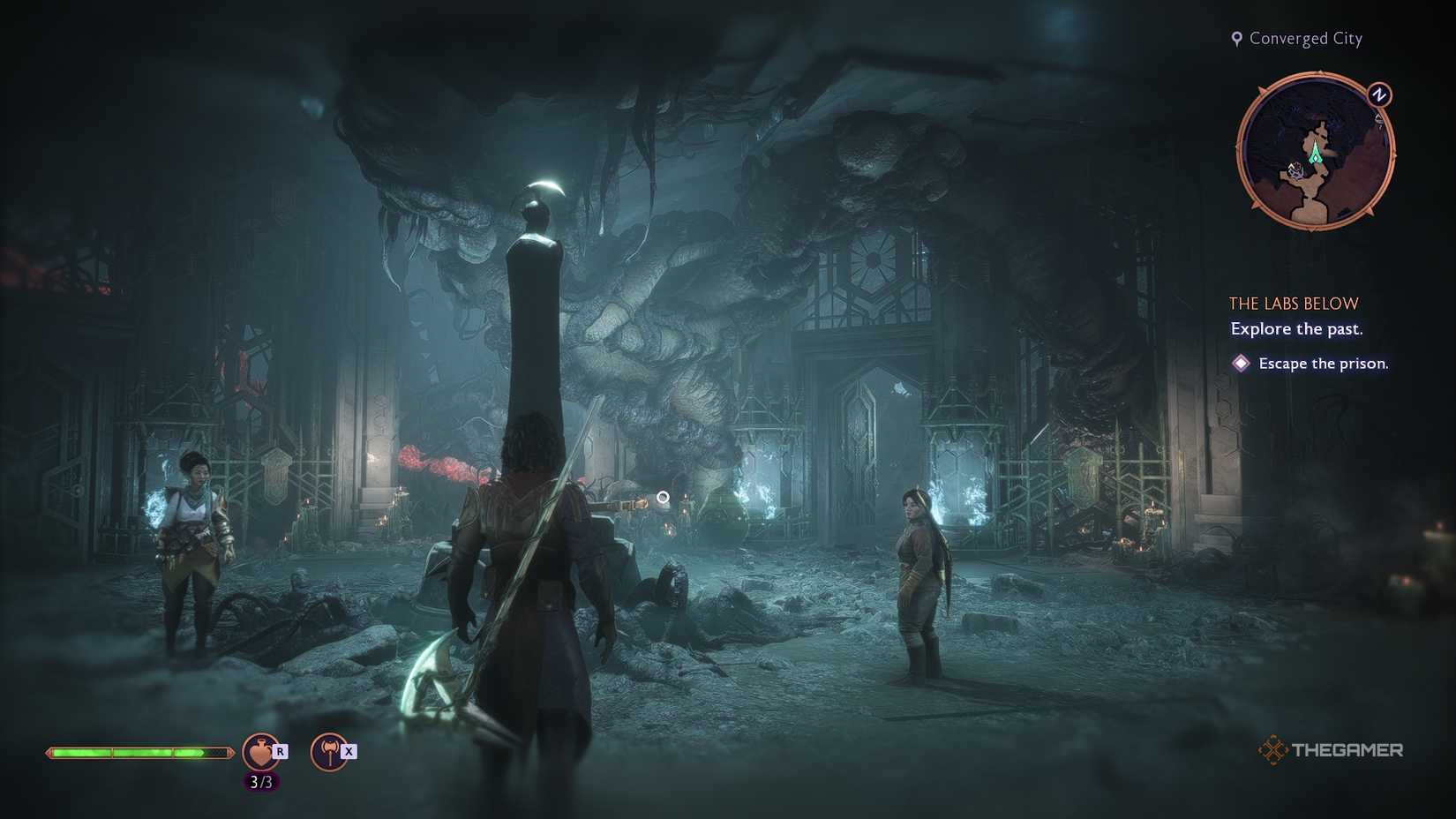The image size is (1456, 819).
Task: Click the location pin beside Converged City
Action: pyautogui.click(x=1237, y=38)
